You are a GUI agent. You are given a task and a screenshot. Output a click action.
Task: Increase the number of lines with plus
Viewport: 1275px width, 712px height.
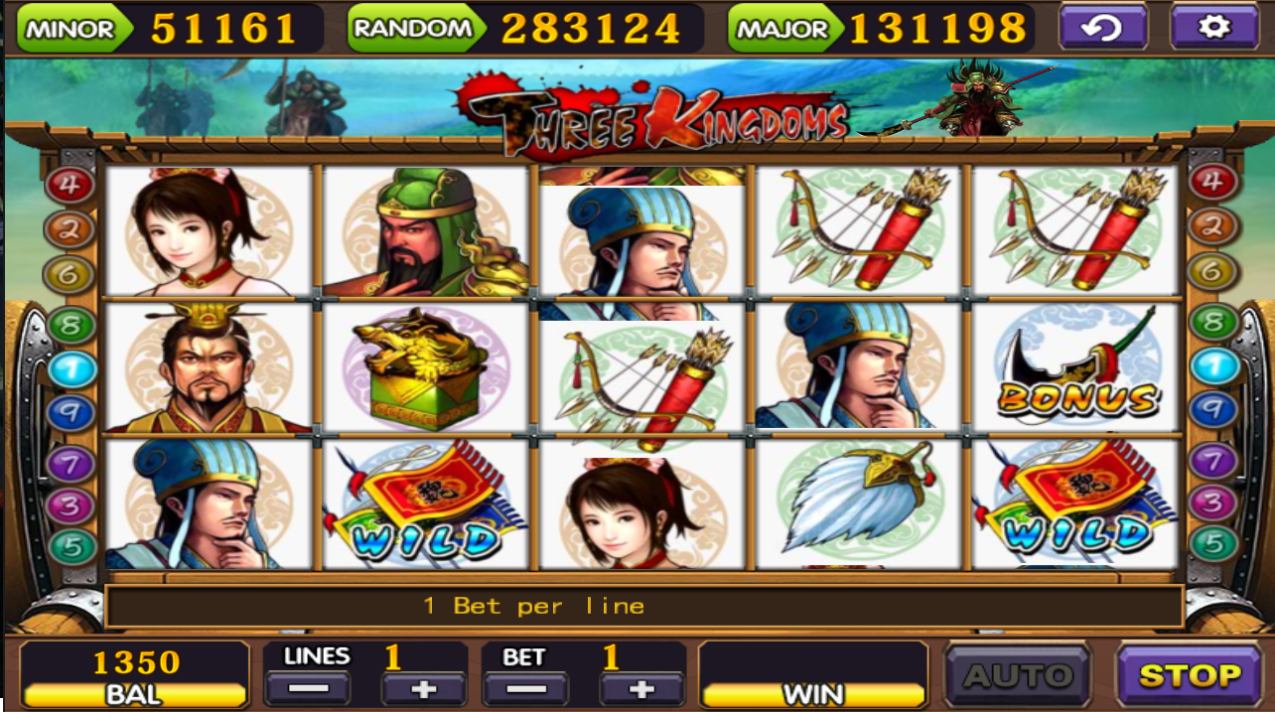coord(423,689)
